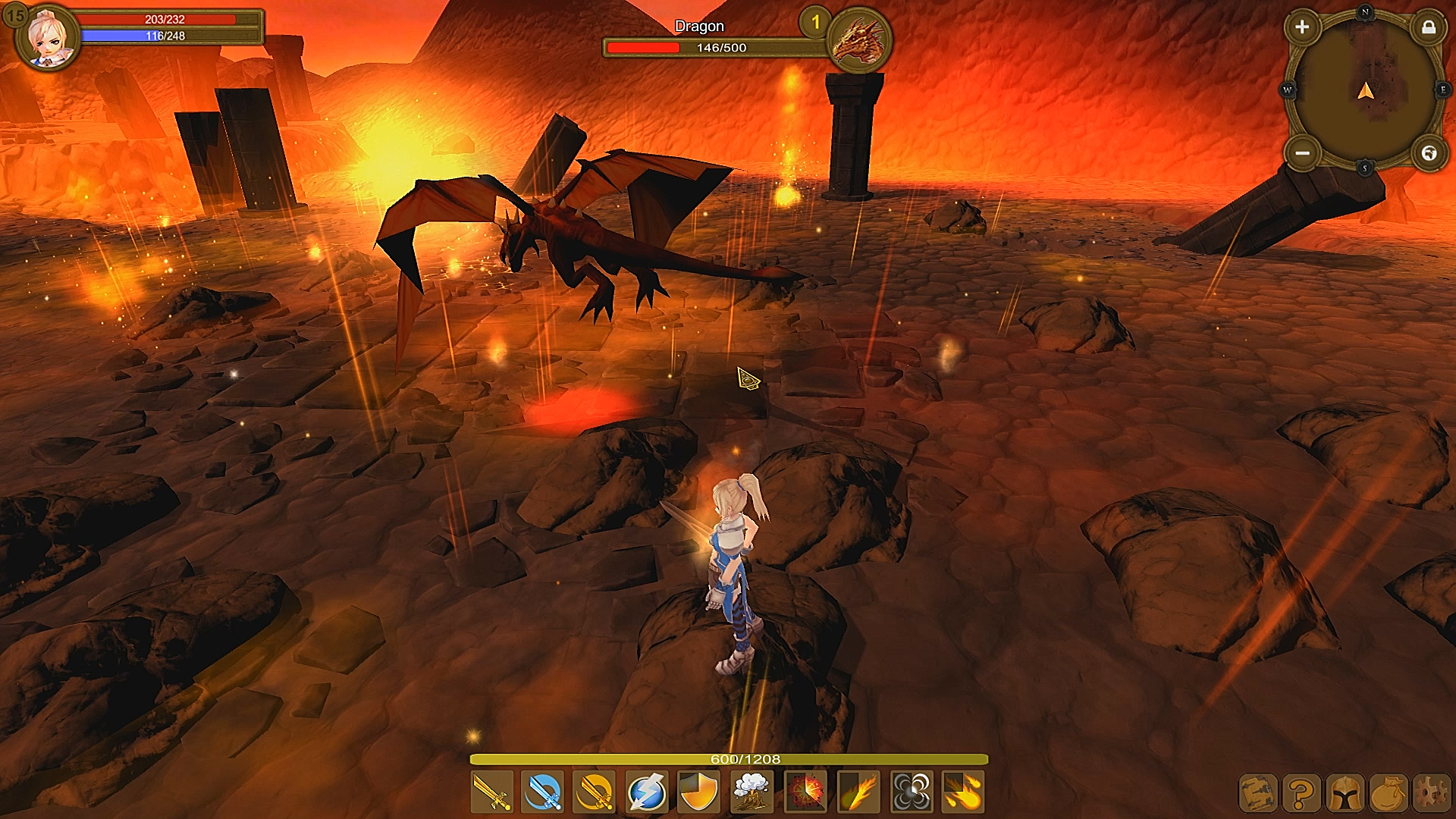This screenshot has height=819, width=1456.
Task: Trigger the red explosion ability
Action: pyautogui.click(x=805, y=792)
